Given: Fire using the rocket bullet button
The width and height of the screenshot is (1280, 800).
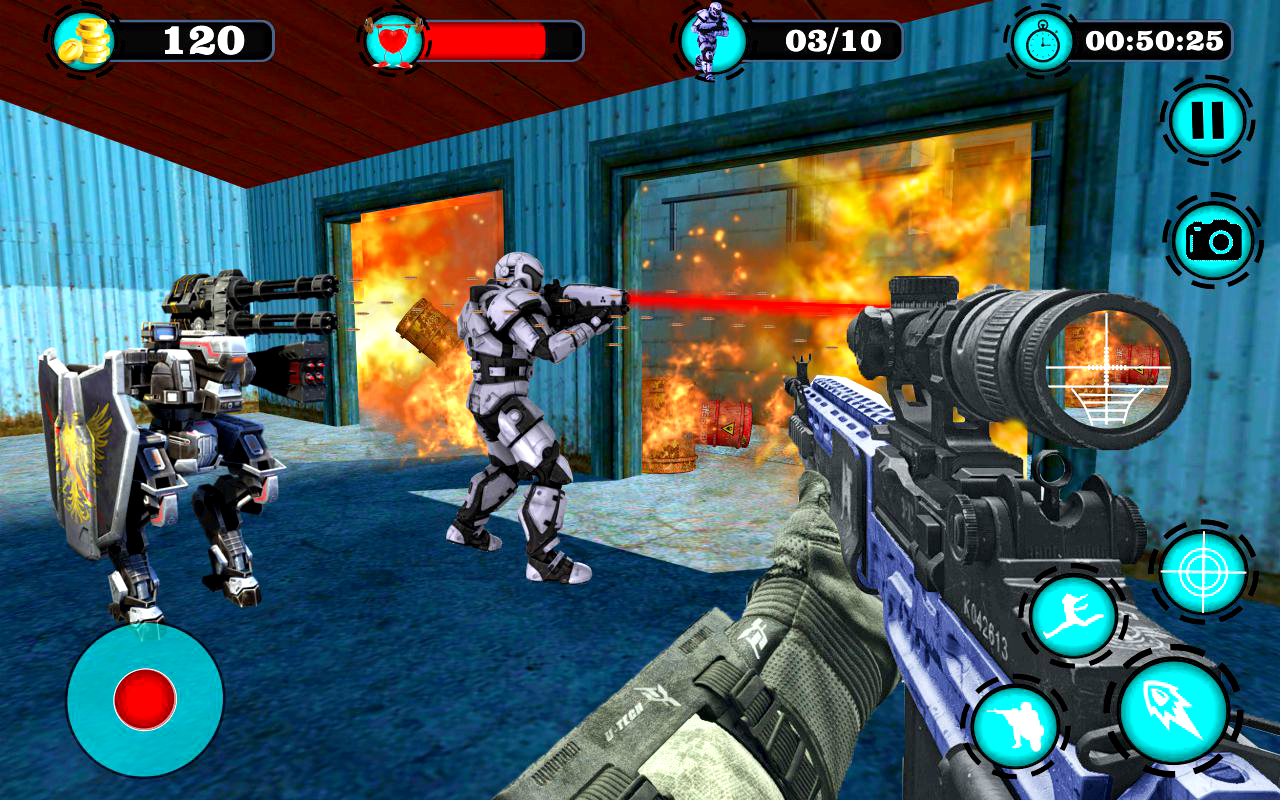Looking at the screenshot, I should pyautogui.click(x=1173, y=711).
